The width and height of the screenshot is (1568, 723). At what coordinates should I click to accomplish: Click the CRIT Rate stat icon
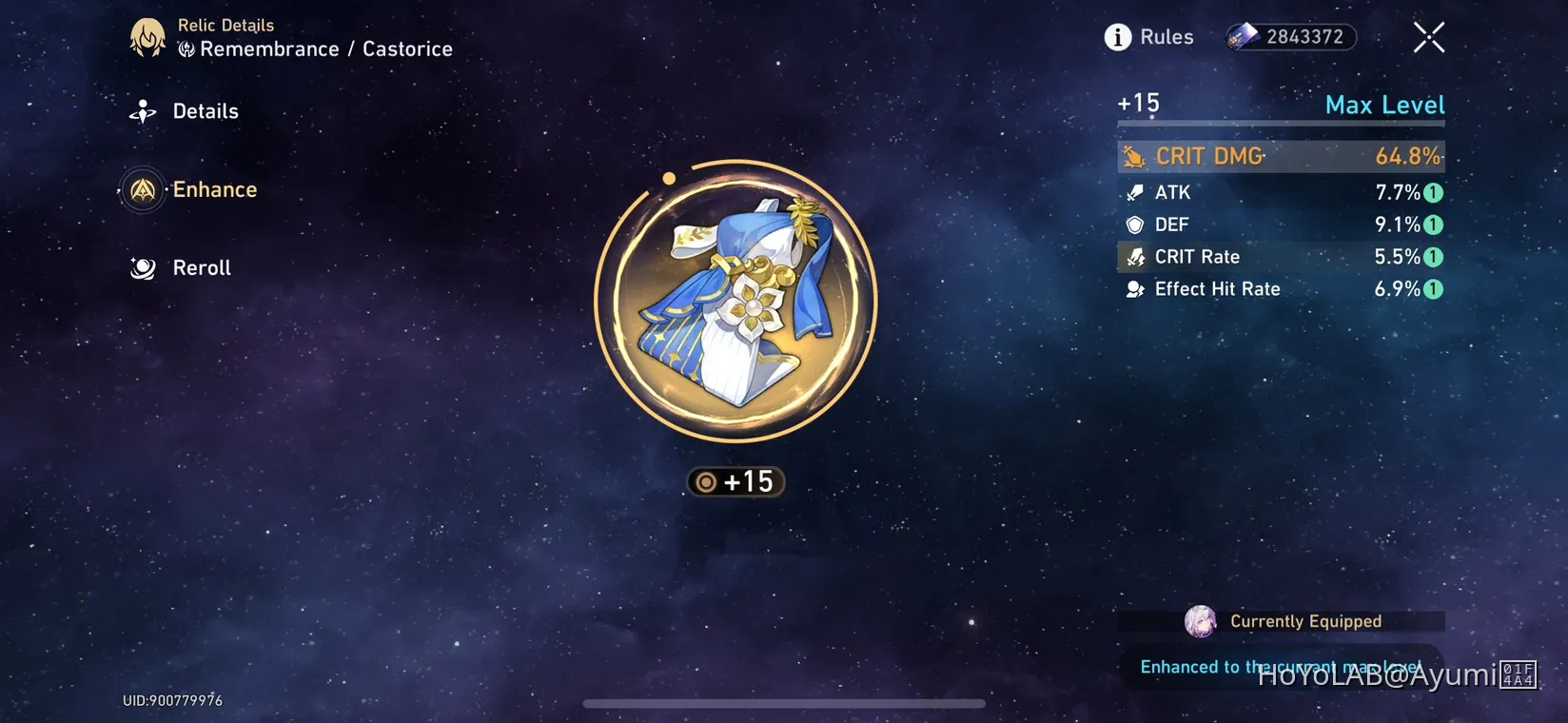[x=1133, y=256]
